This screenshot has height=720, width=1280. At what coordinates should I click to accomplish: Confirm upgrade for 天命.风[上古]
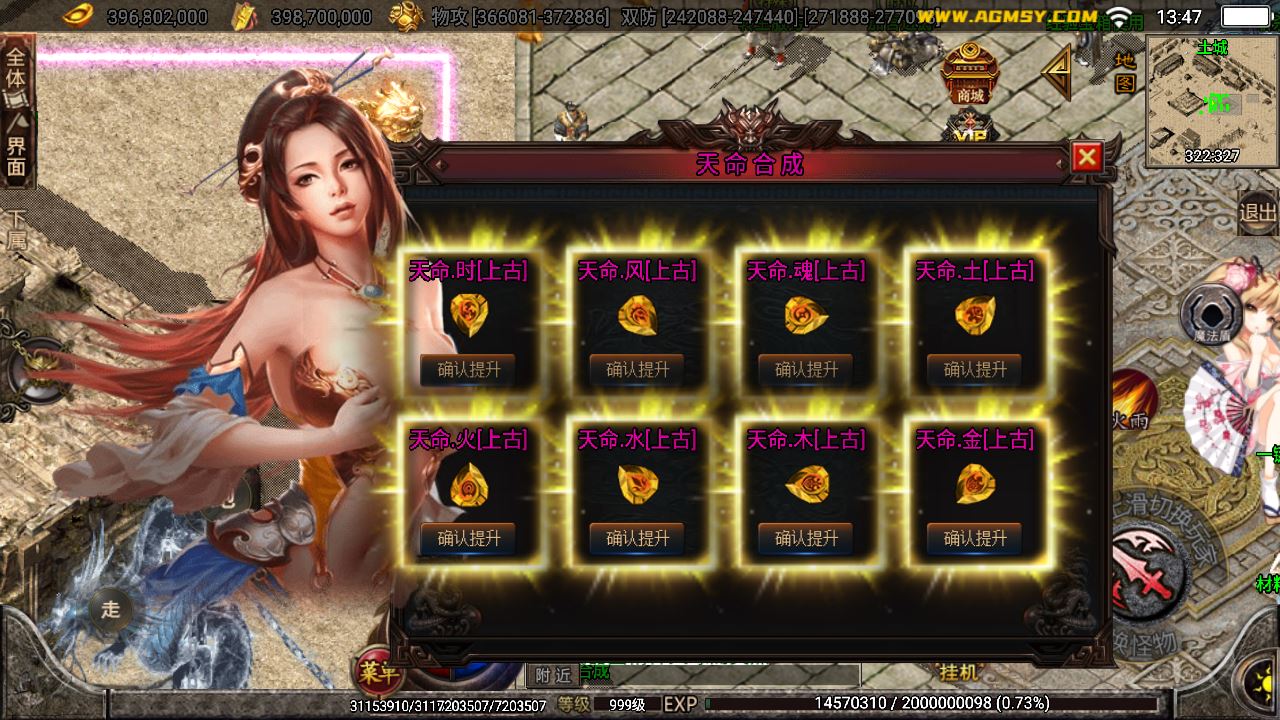(637, 369)
